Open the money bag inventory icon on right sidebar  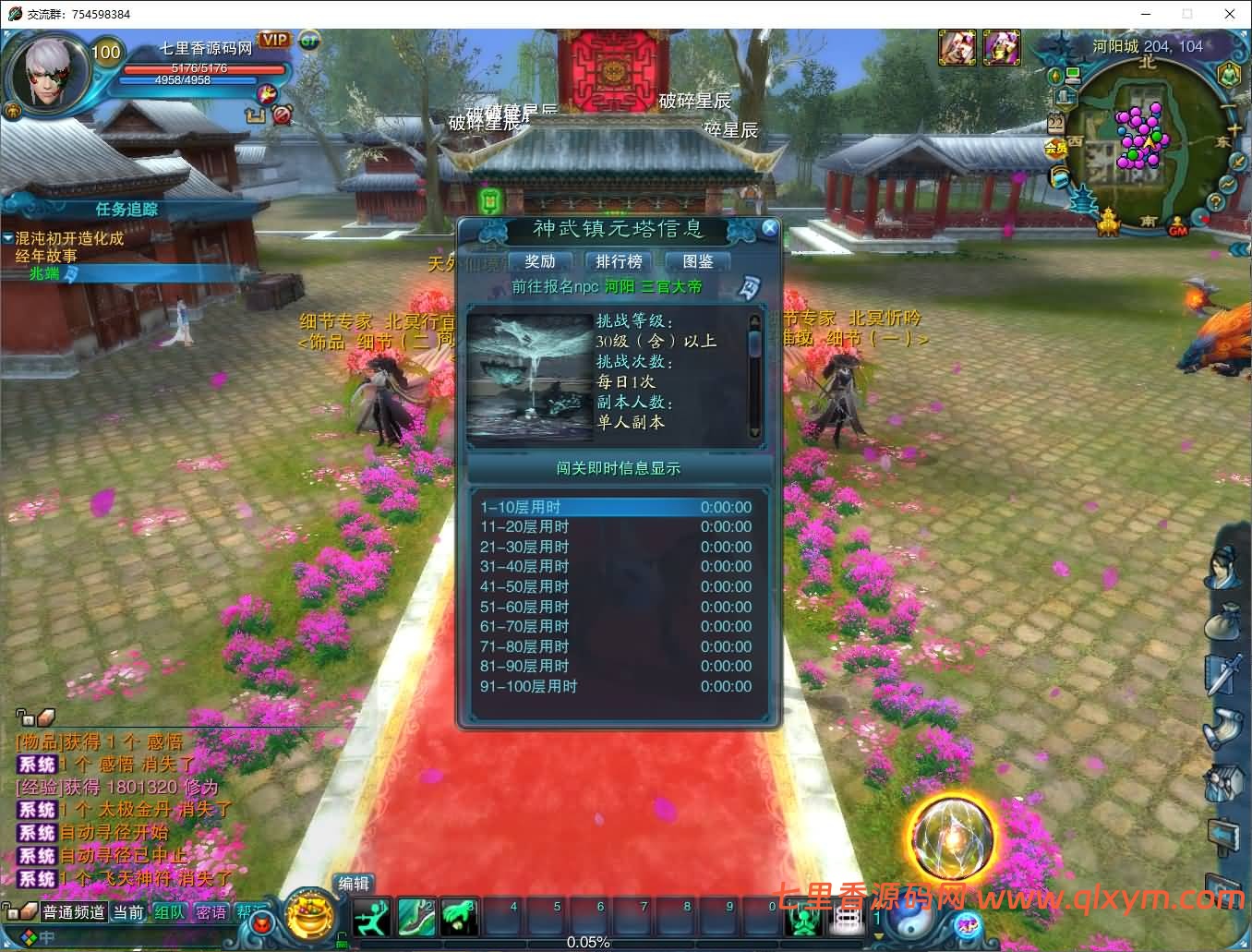1222,620
